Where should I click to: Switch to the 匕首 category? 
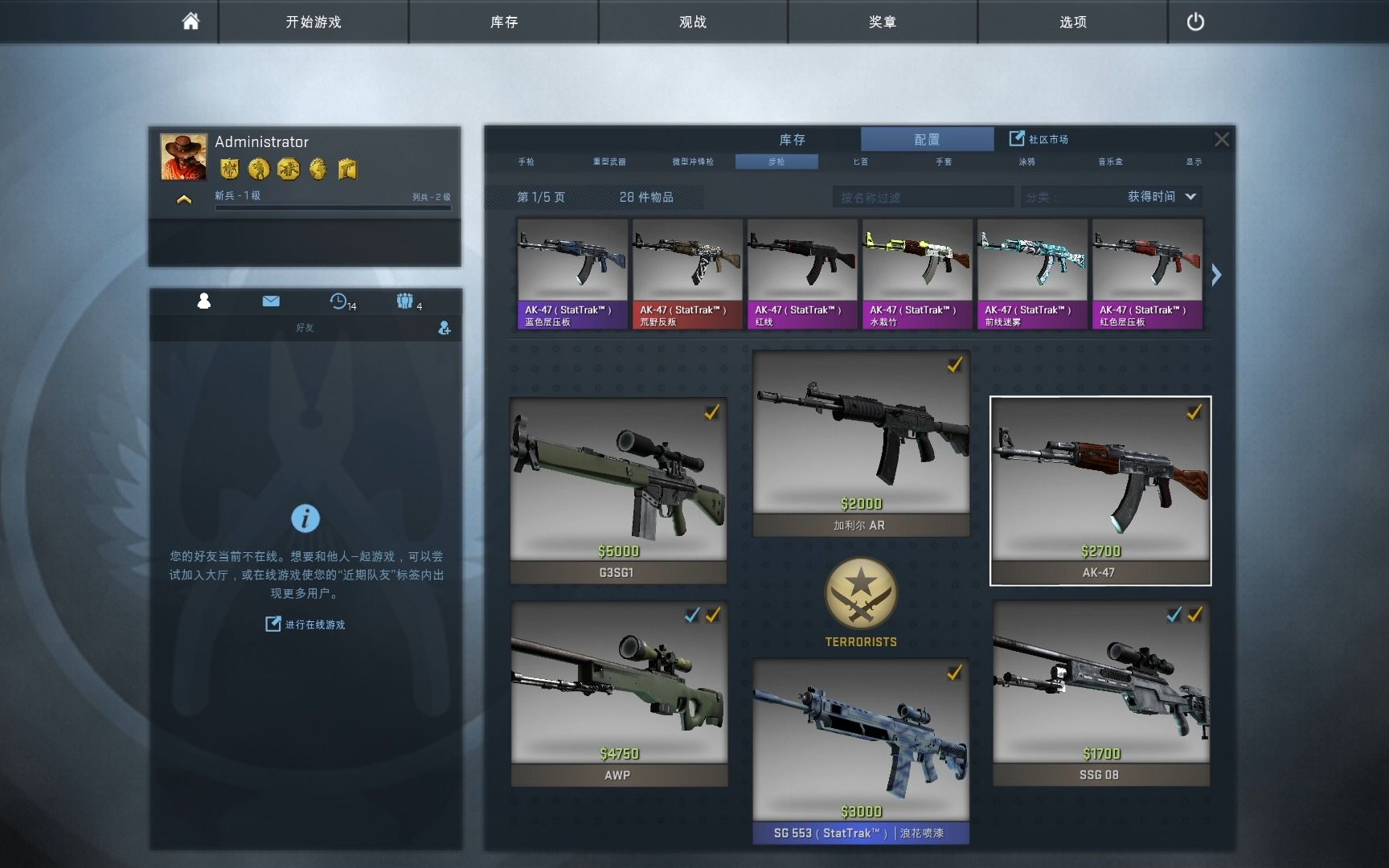point(860,162)
